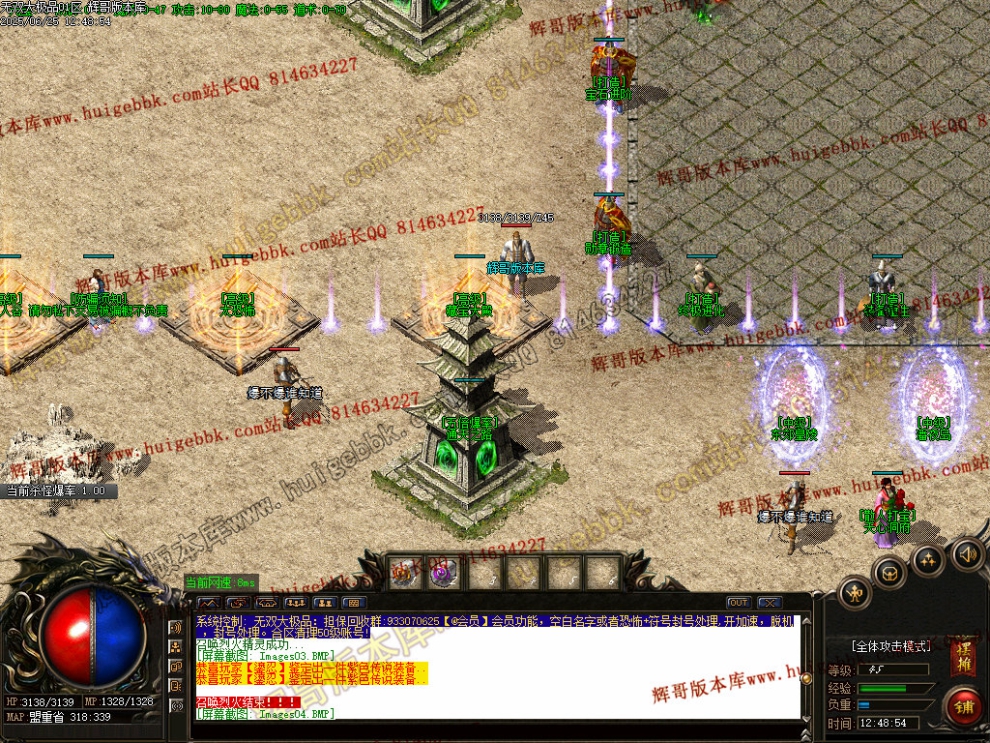Open the skills button with three stars
990x743 pixels.
[x=928, y=559]
